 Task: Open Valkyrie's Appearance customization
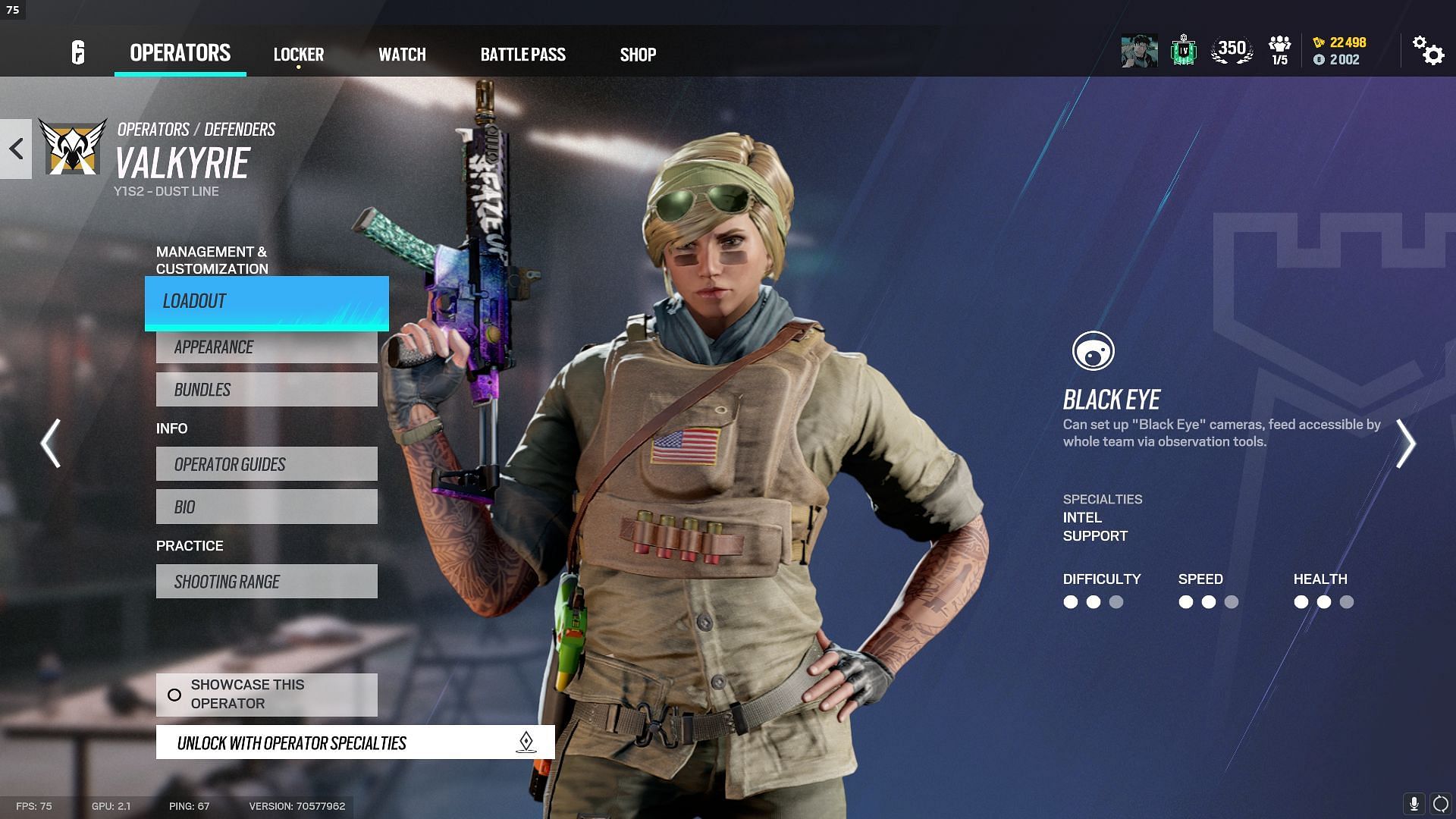click(x=266, y=347)
